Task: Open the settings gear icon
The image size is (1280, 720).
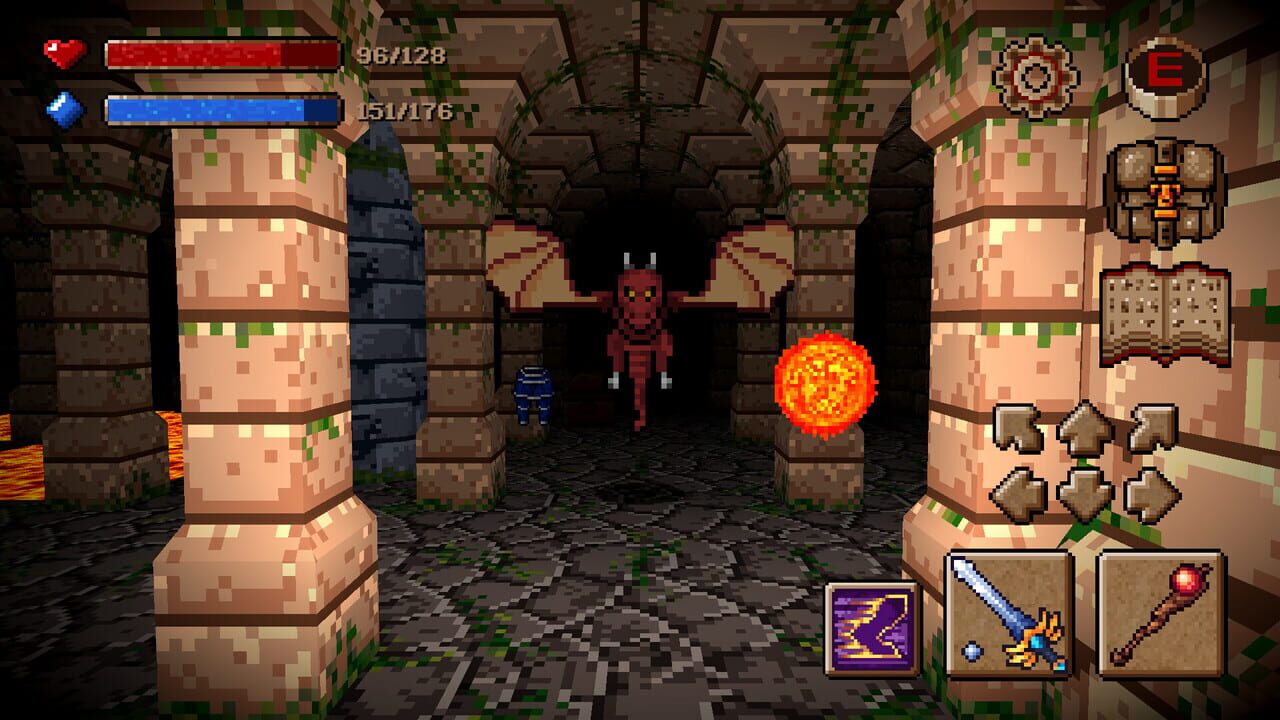Action: click(1035, 75)
